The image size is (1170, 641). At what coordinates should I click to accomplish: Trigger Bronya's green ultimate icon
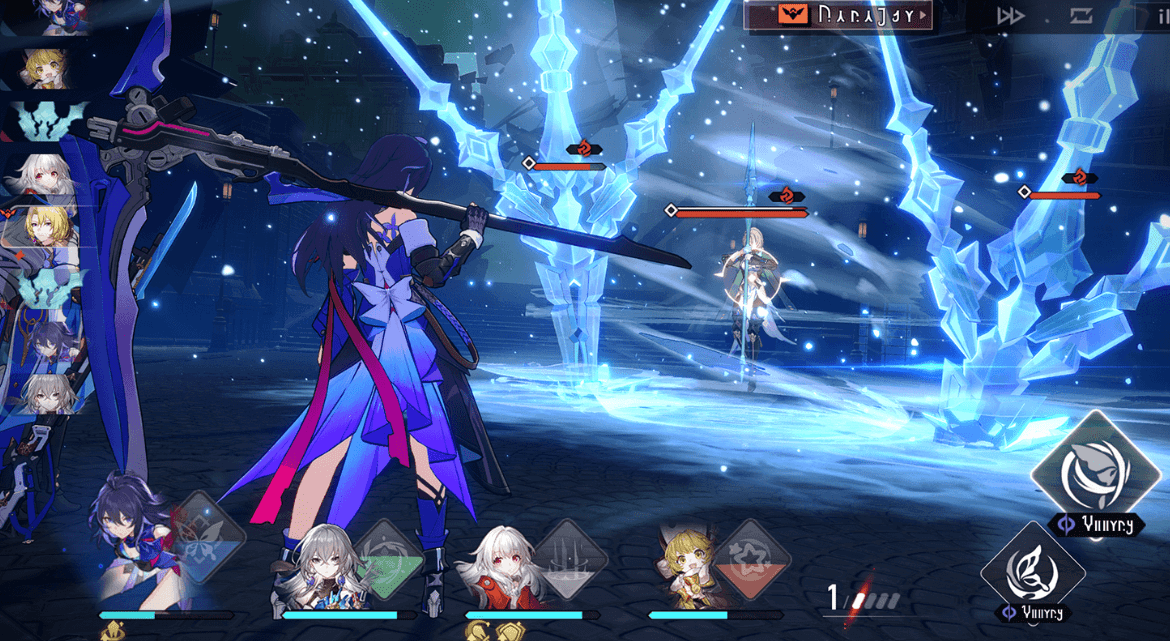pos(389,558)
